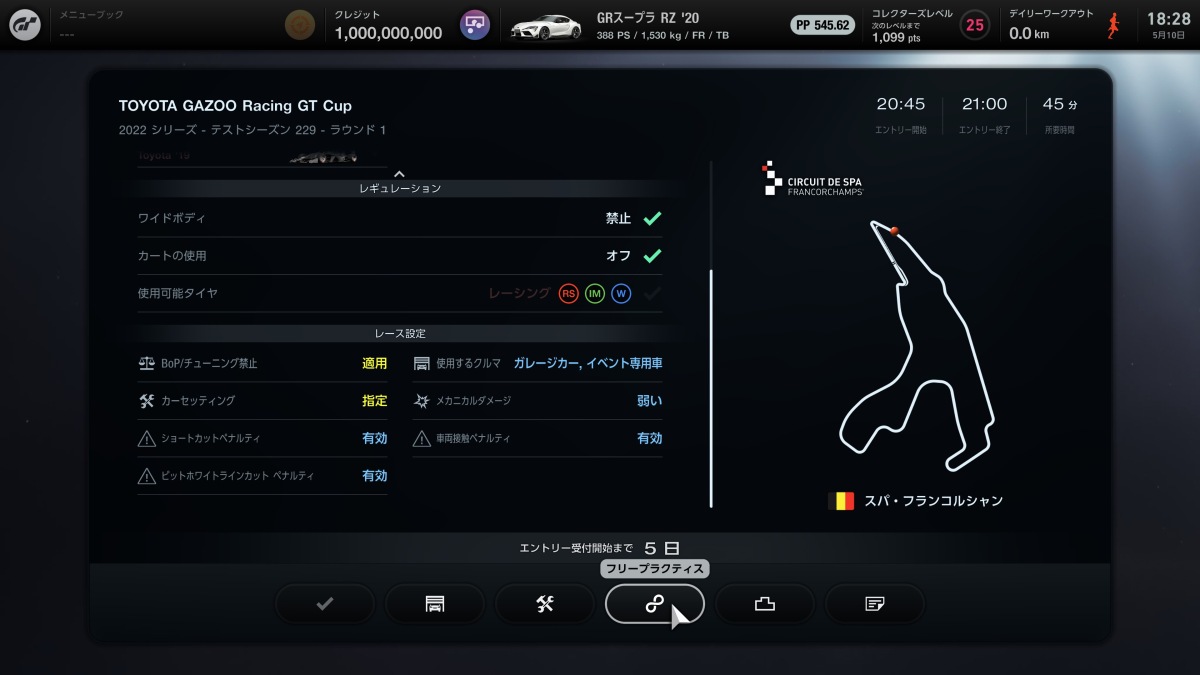Click the vertical scrollbar beside regulations list
The height and width of the screenshot is (675, 1200).
tap(711, 389)
